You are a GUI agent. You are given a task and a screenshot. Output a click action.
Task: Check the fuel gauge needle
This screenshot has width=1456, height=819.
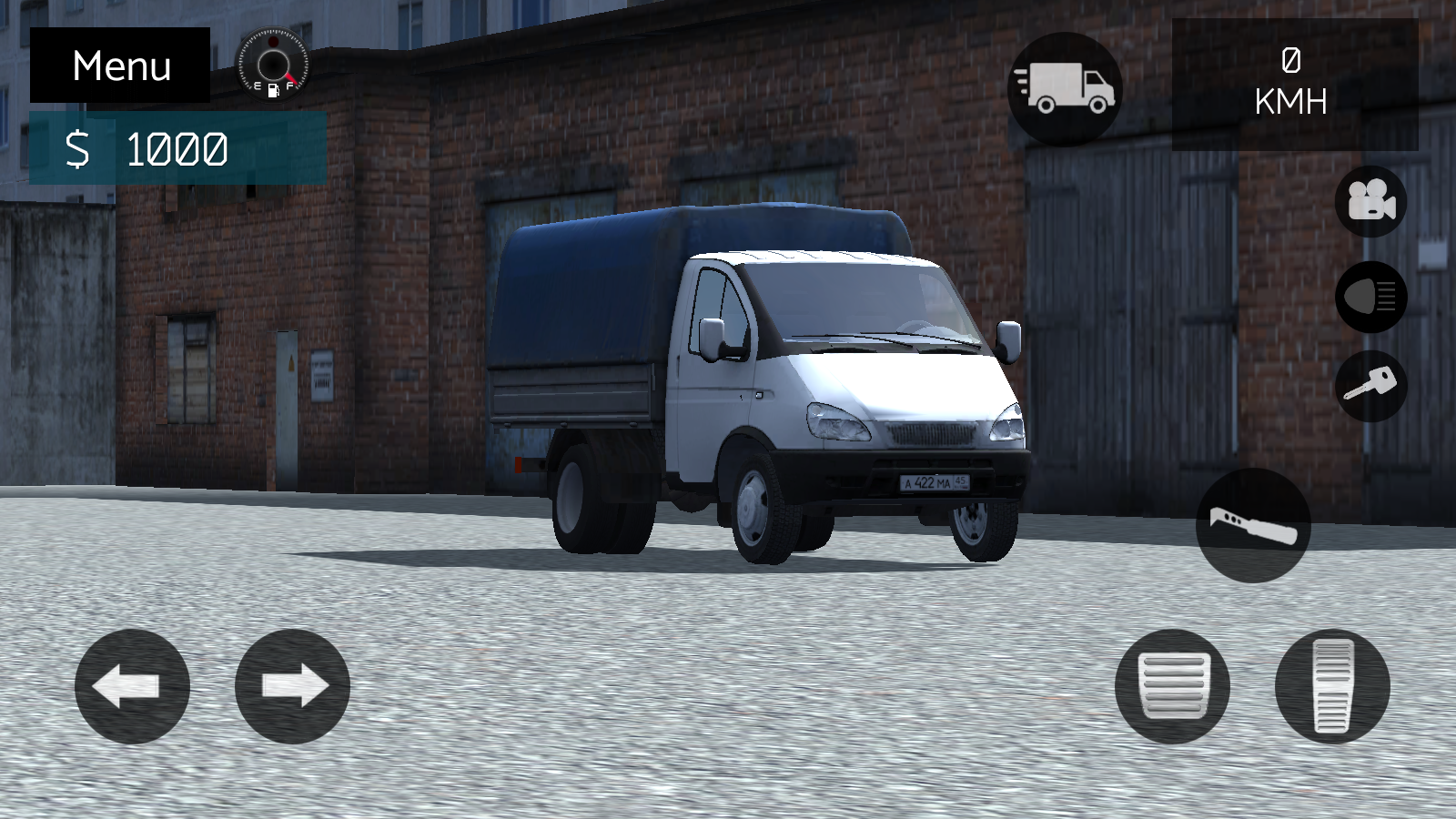coord(291,77)
